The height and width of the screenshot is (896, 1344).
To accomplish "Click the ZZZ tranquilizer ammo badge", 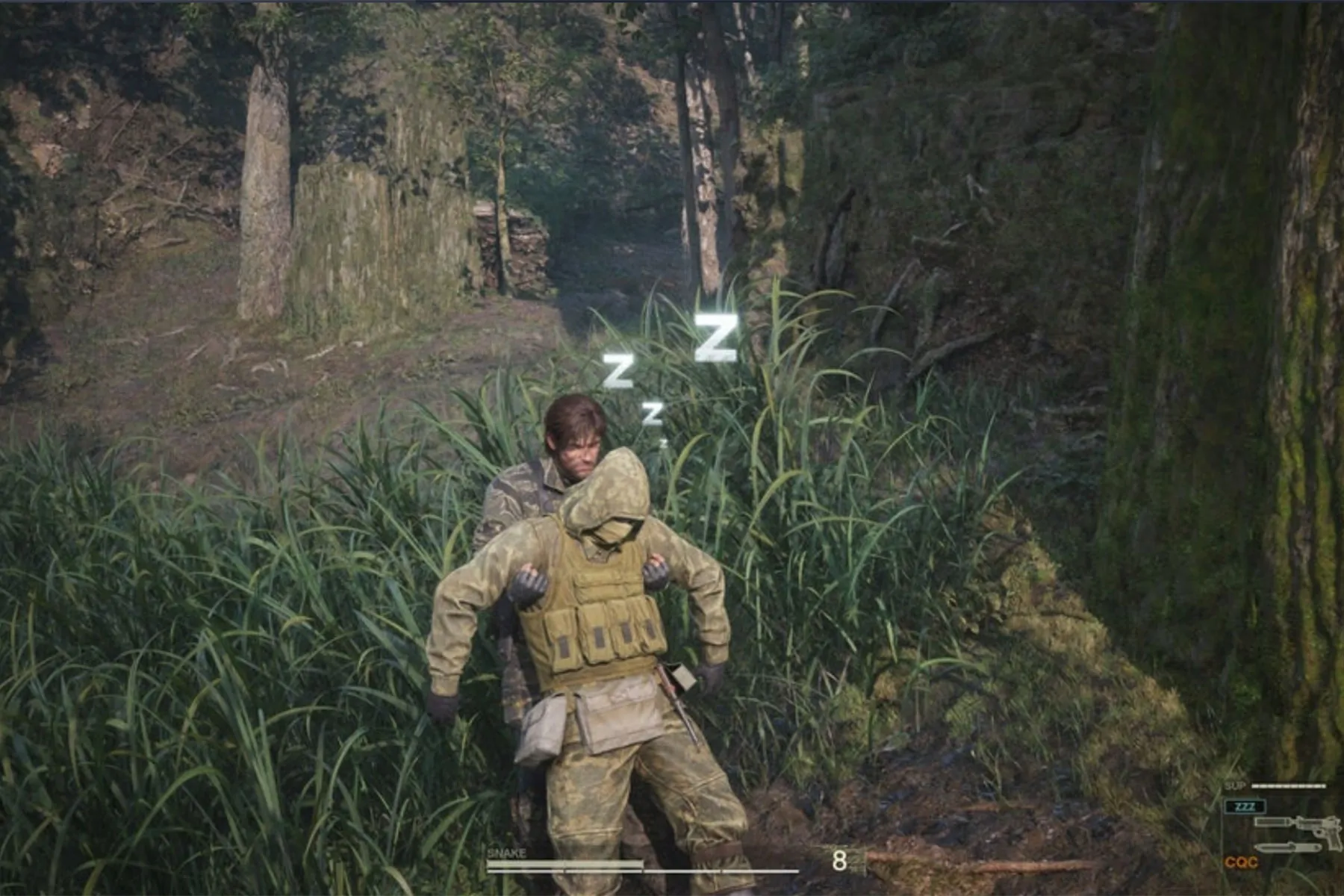I will click(1245, 806).
